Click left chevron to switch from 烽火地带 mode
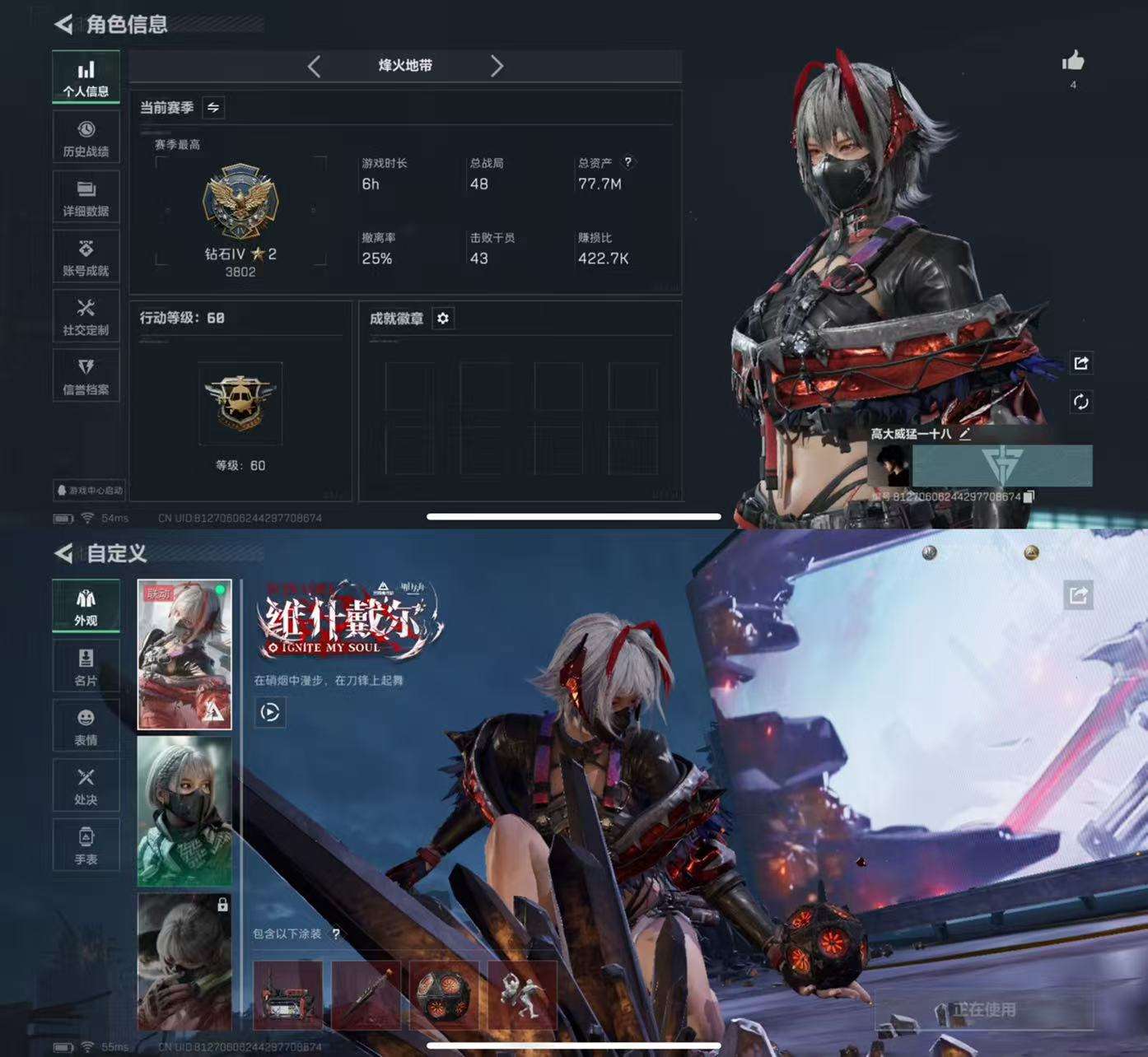Screen dimensions: 1148x1057 314,67
